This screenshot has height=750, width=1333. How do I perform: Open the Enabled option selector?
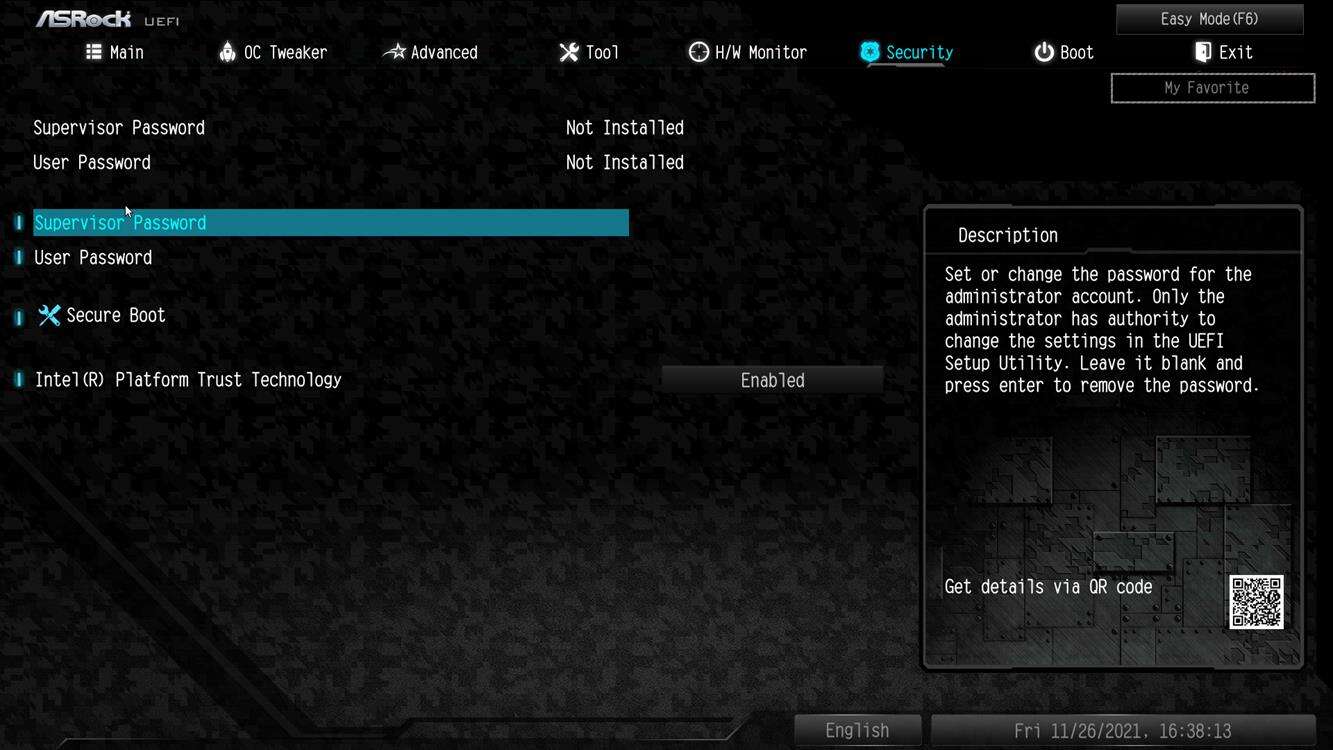point(771,379)
